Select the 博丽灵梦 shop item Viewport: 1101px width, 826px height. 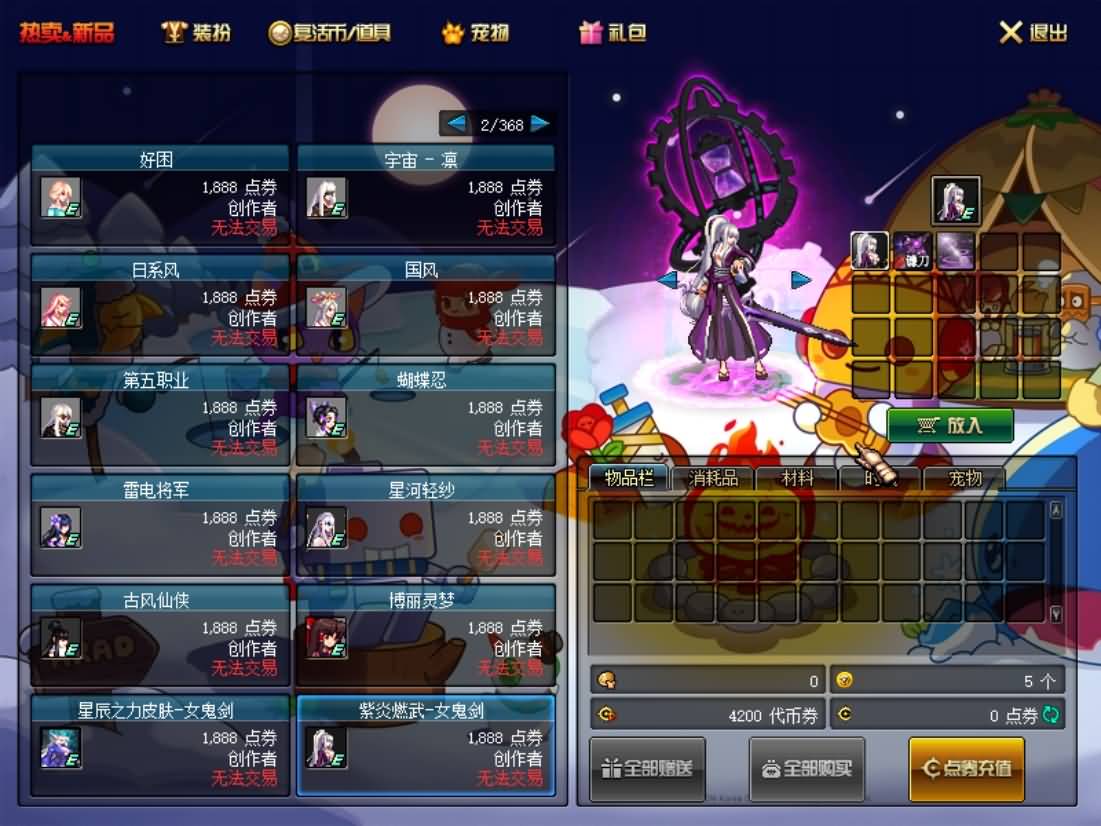pos(426,635)
